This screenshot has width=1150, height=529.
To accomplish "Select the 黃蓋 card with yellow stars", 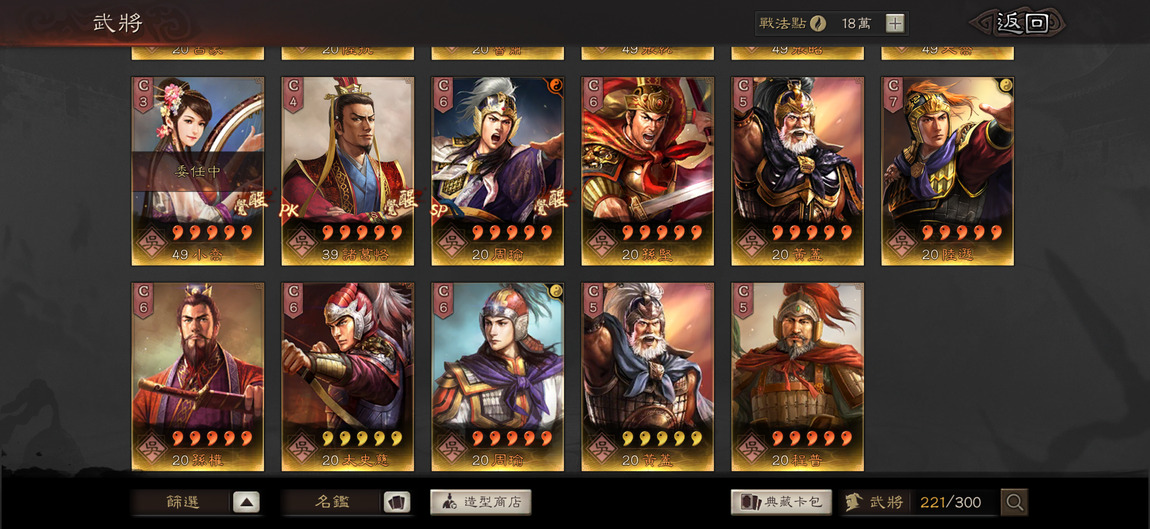I will (648, 375).
